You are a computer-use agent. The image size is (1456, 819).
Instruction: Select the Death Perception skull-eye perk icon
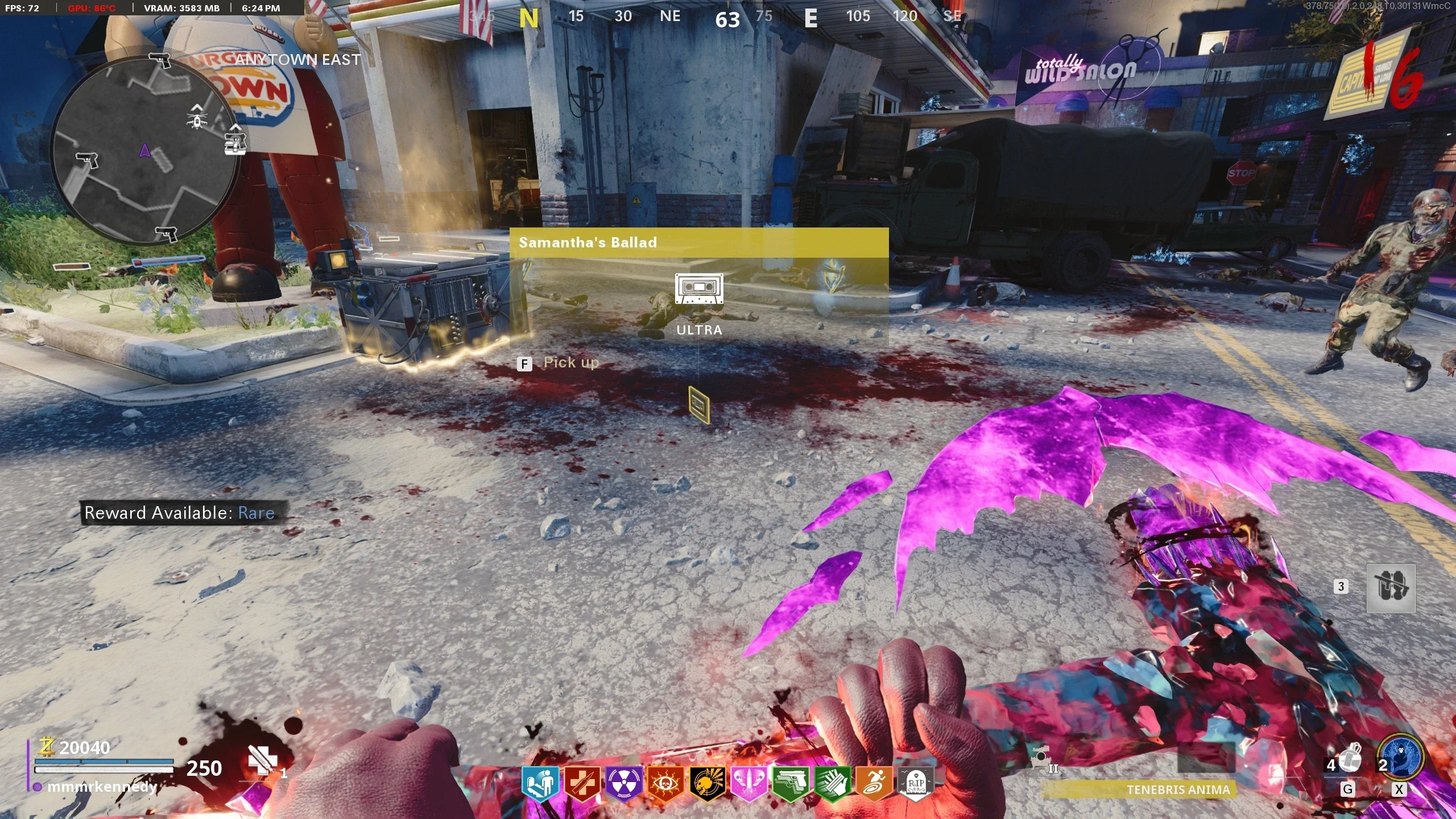[x=664, y=784]
